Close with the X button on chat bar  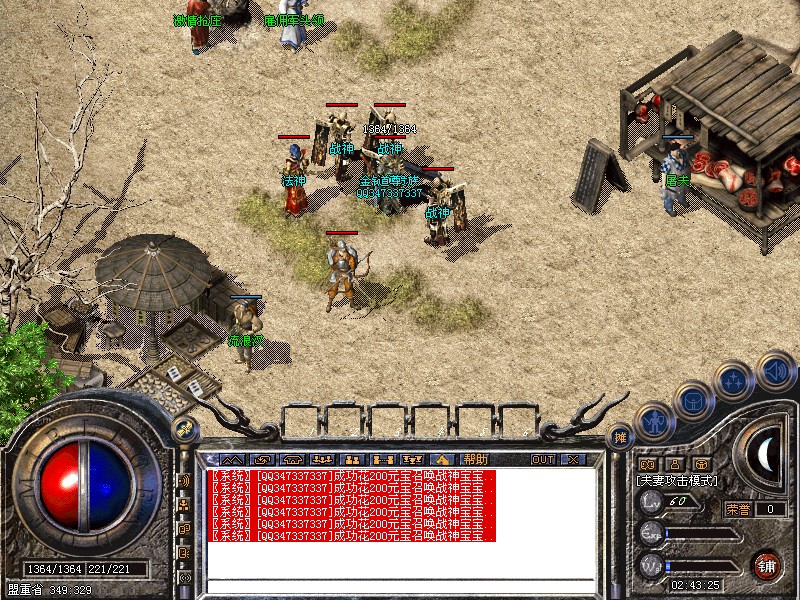572,459
